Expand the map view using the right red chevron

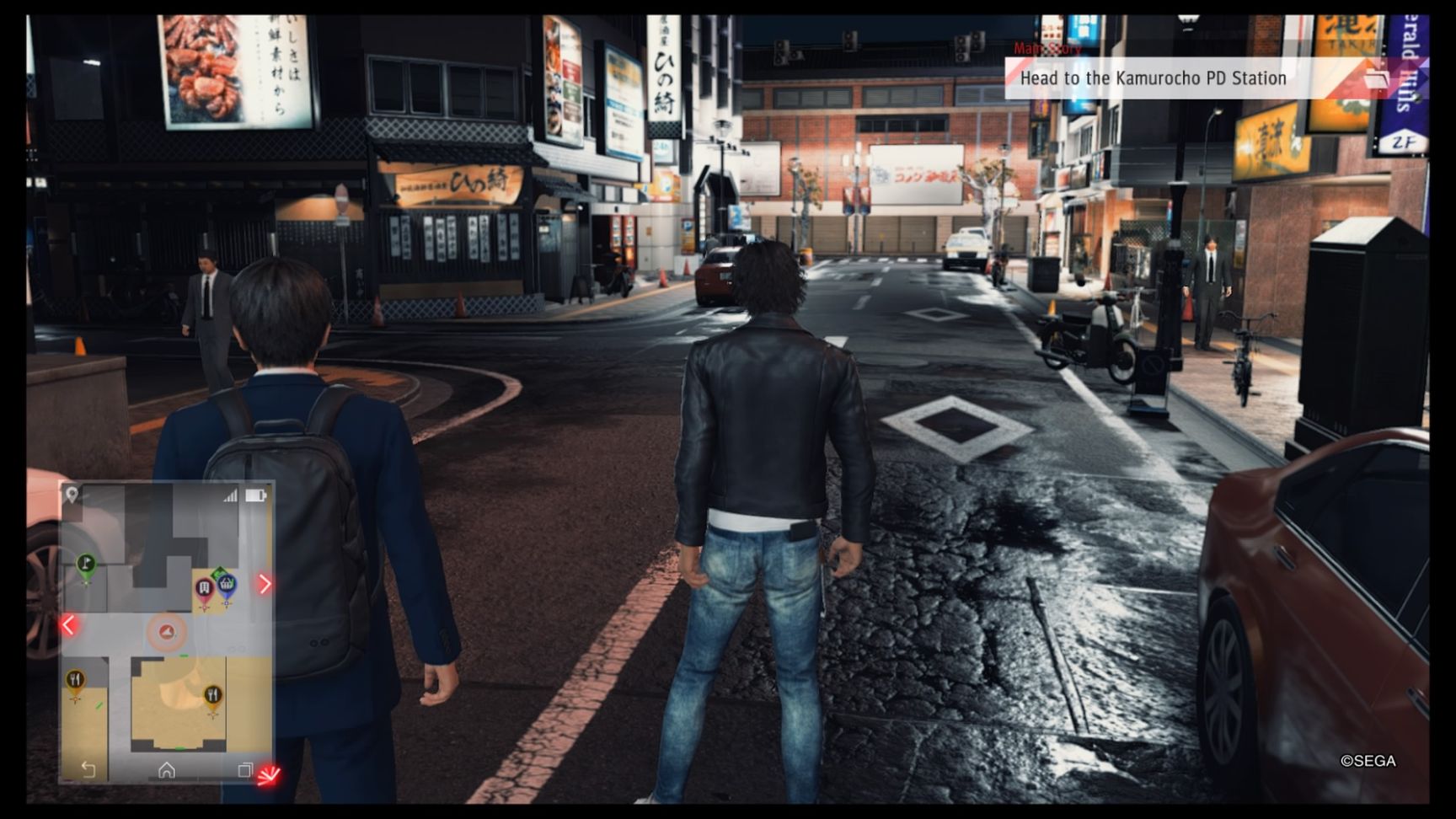click(265, 583)
